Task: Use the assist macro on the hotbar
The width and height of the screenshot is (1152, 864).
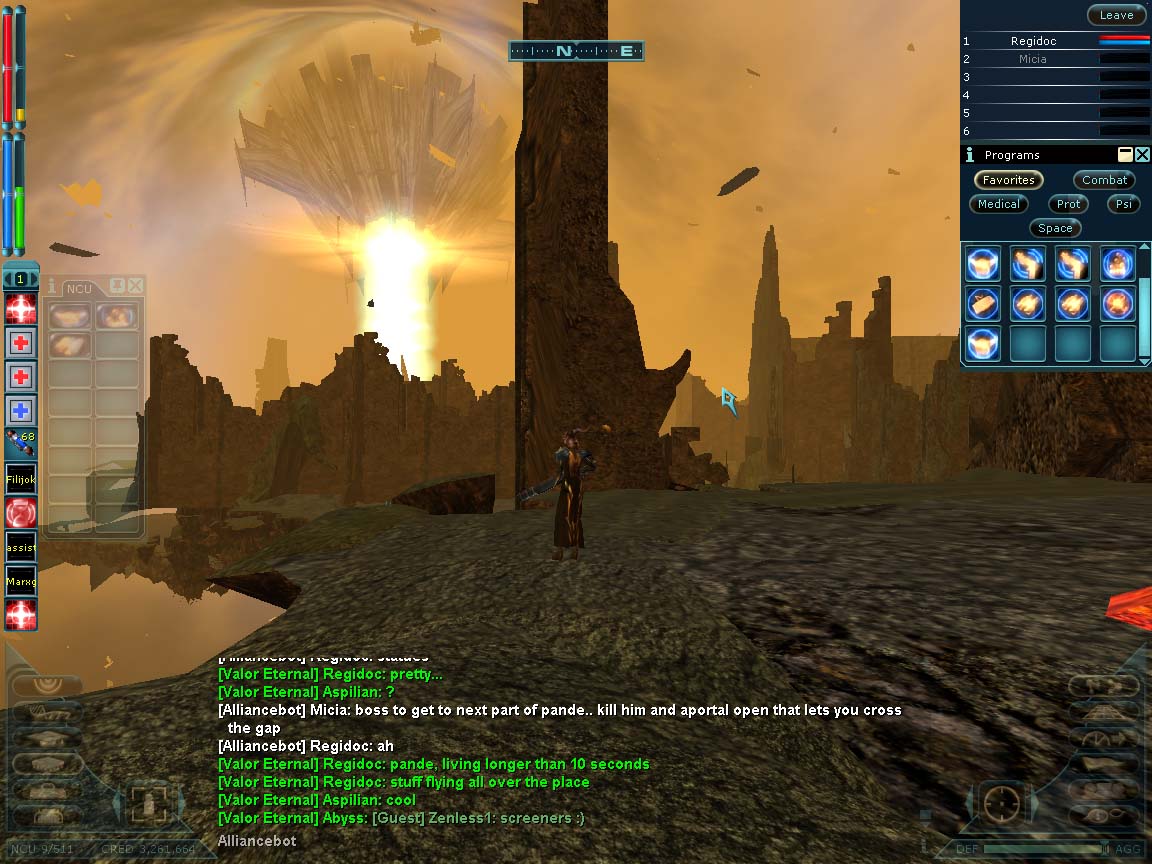Action: [x=21, y=547]
